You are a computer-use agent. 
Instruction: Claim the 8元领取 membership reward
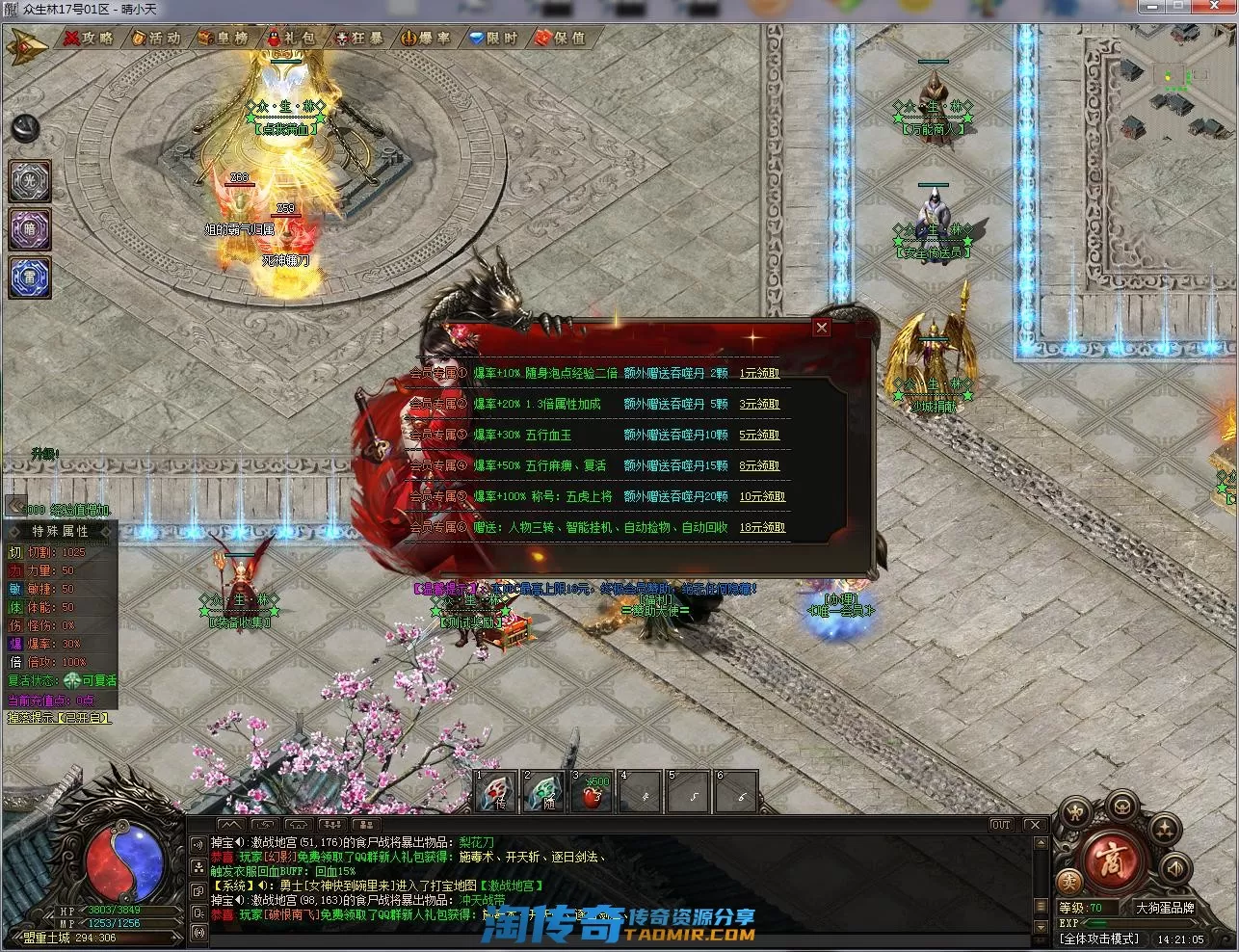coord(759,465)
